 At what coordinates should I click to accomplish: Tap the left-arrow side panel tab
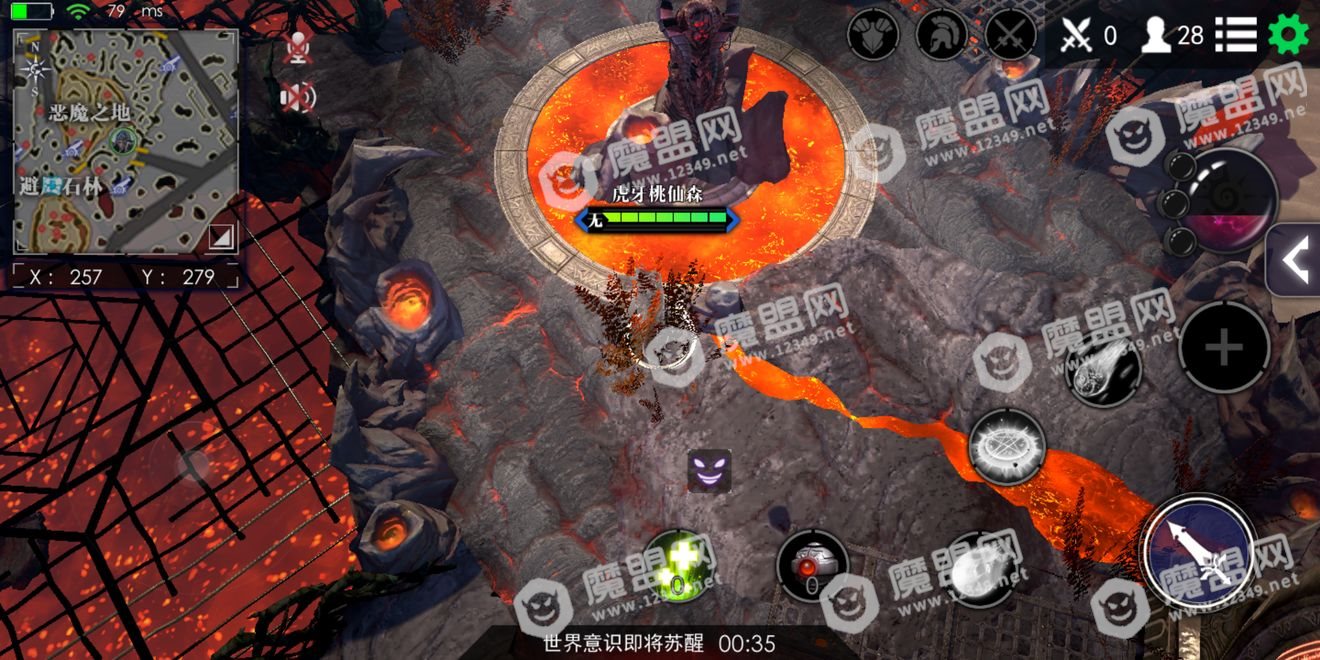coord(1294,260)
